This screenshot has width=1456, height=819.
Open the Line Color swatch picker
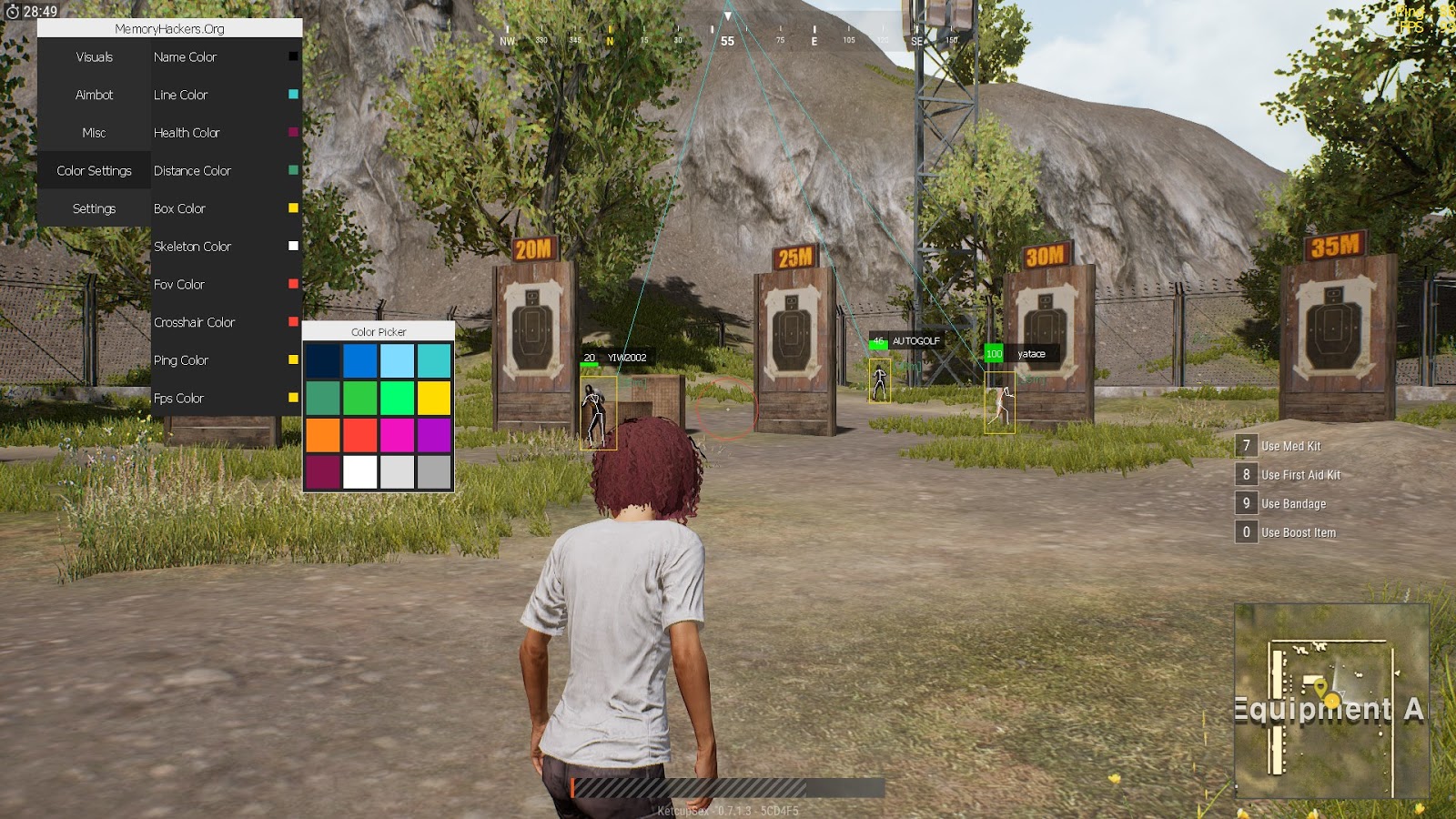[x=291, y=95]
